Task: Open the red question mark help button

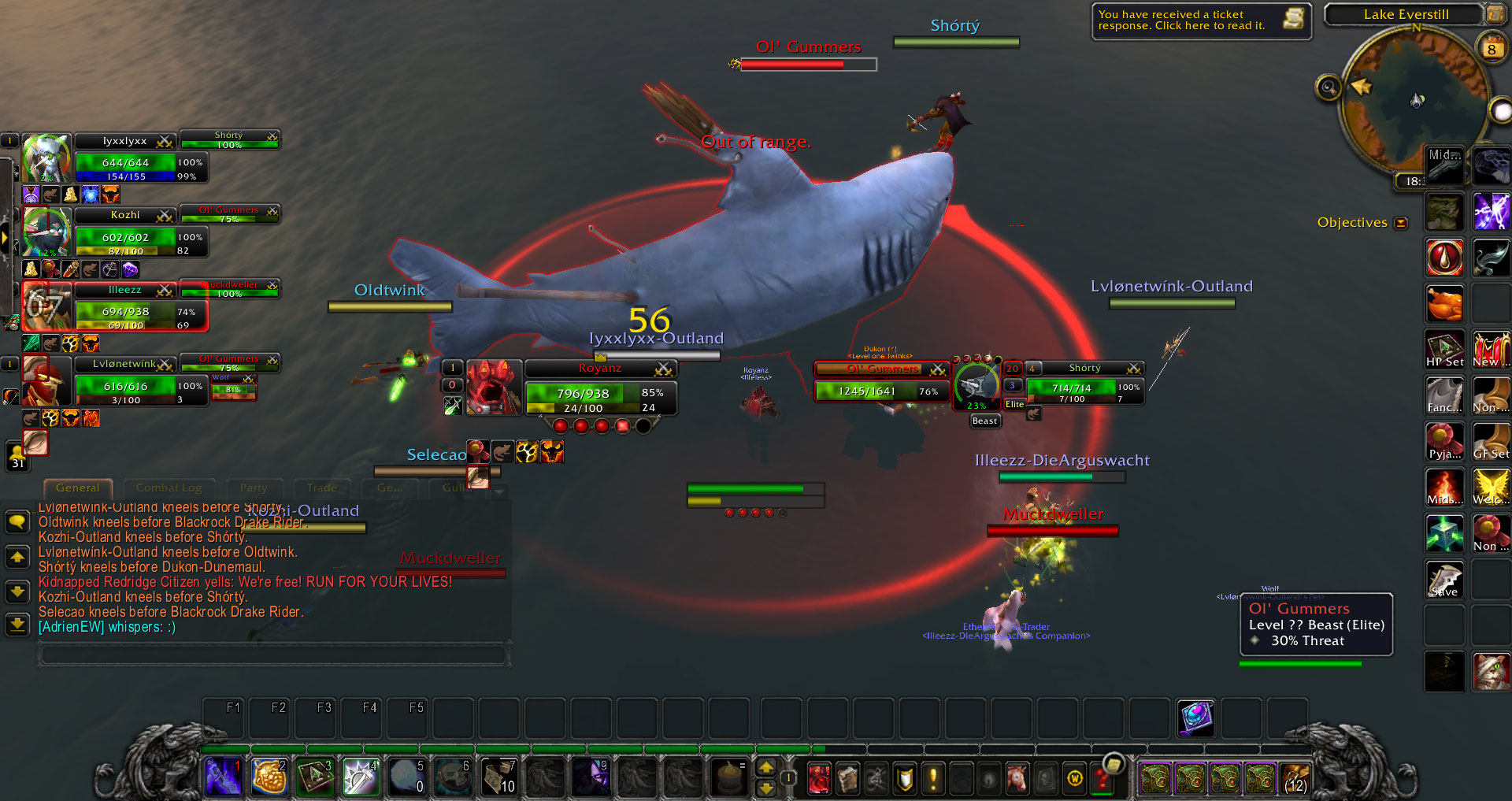Action: [1102, 780]
